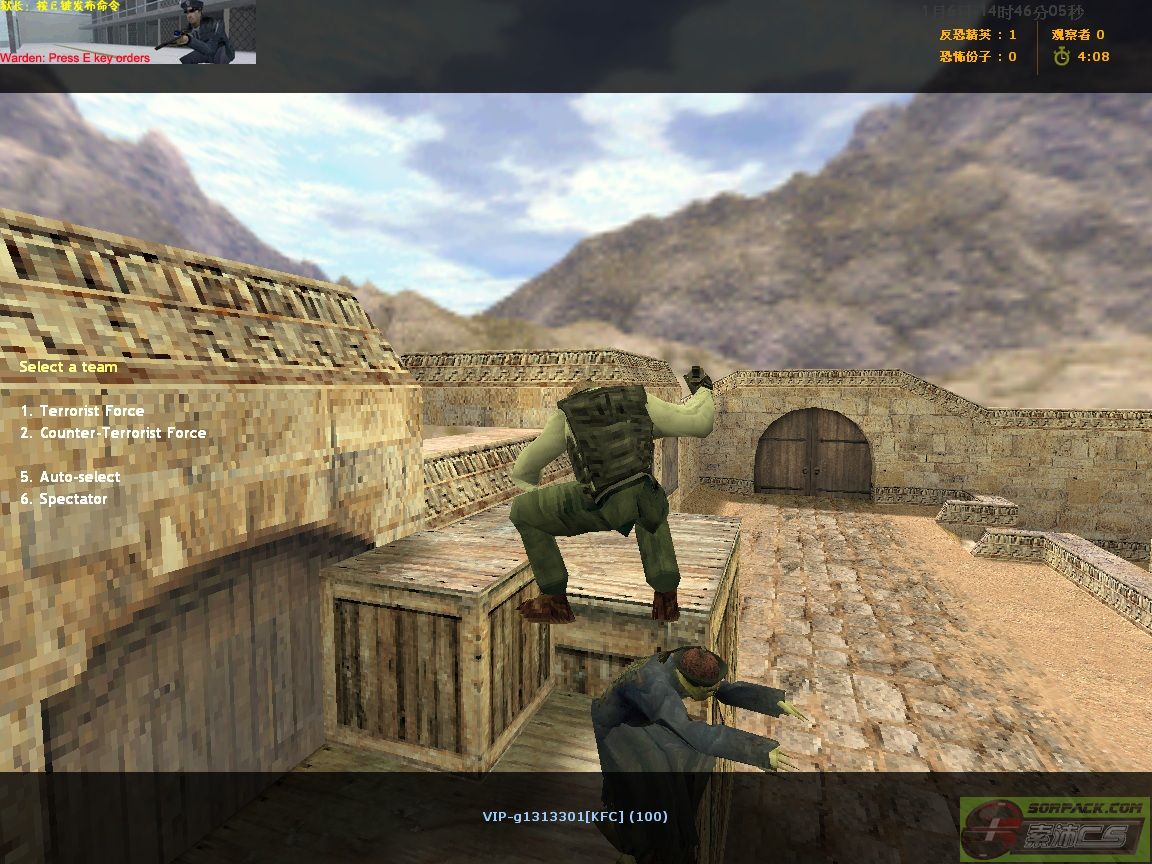
Task: Select the Spectator option
Action: pos(72,499)
